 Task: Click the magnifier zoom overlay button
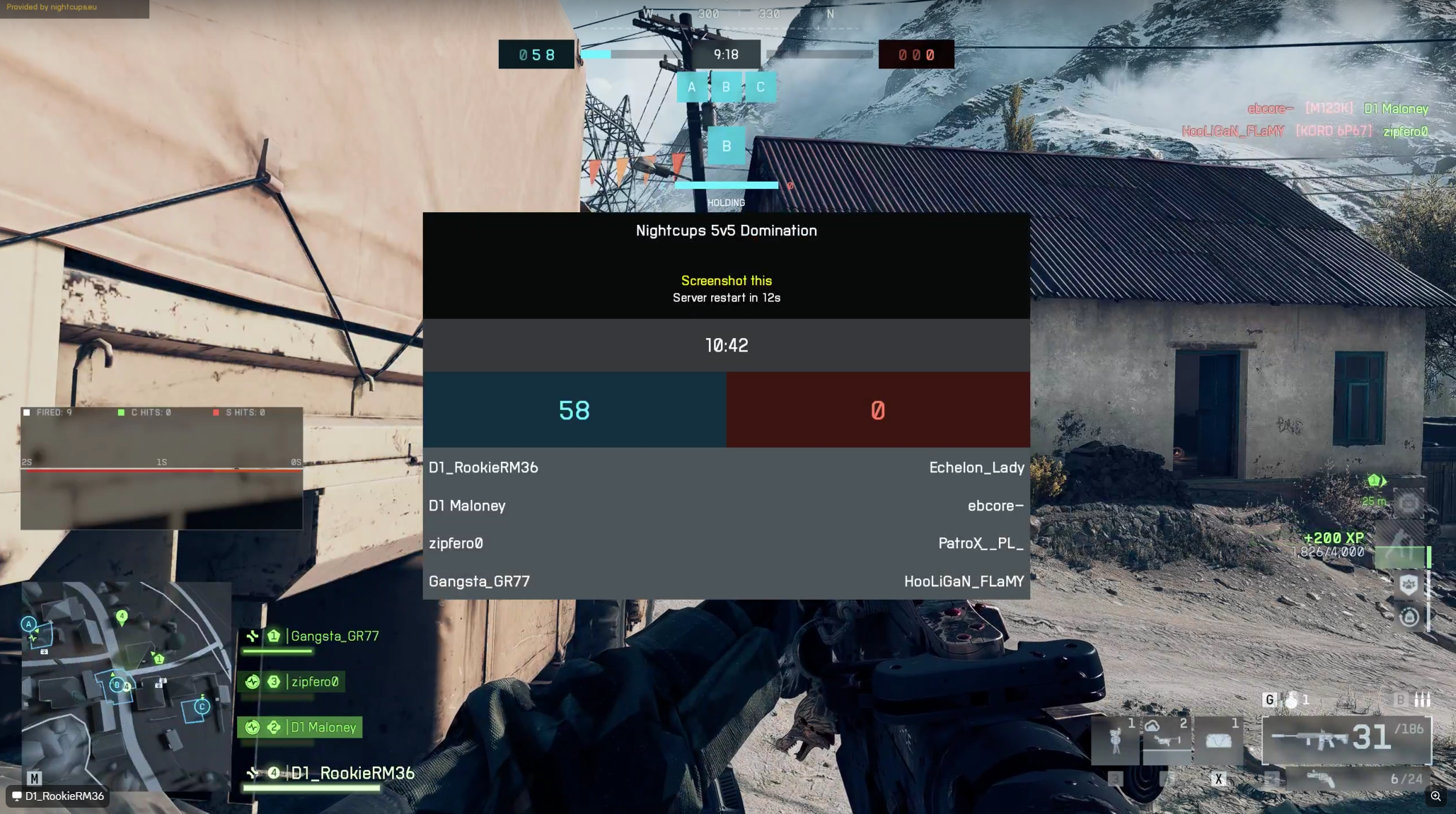point(1435,796)
